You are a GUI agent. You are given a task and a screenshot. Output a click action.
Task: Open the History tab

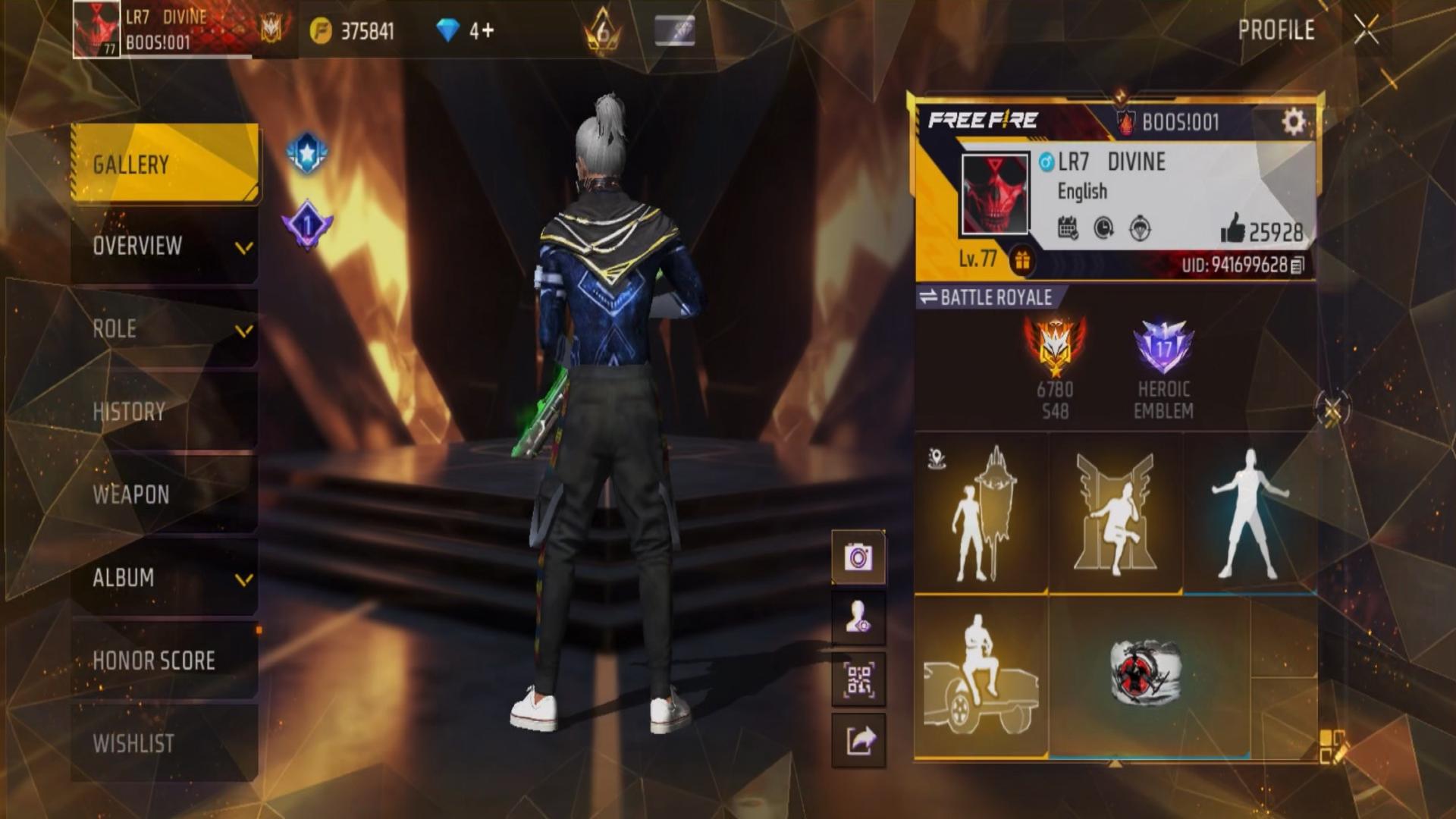click(165, 412)
